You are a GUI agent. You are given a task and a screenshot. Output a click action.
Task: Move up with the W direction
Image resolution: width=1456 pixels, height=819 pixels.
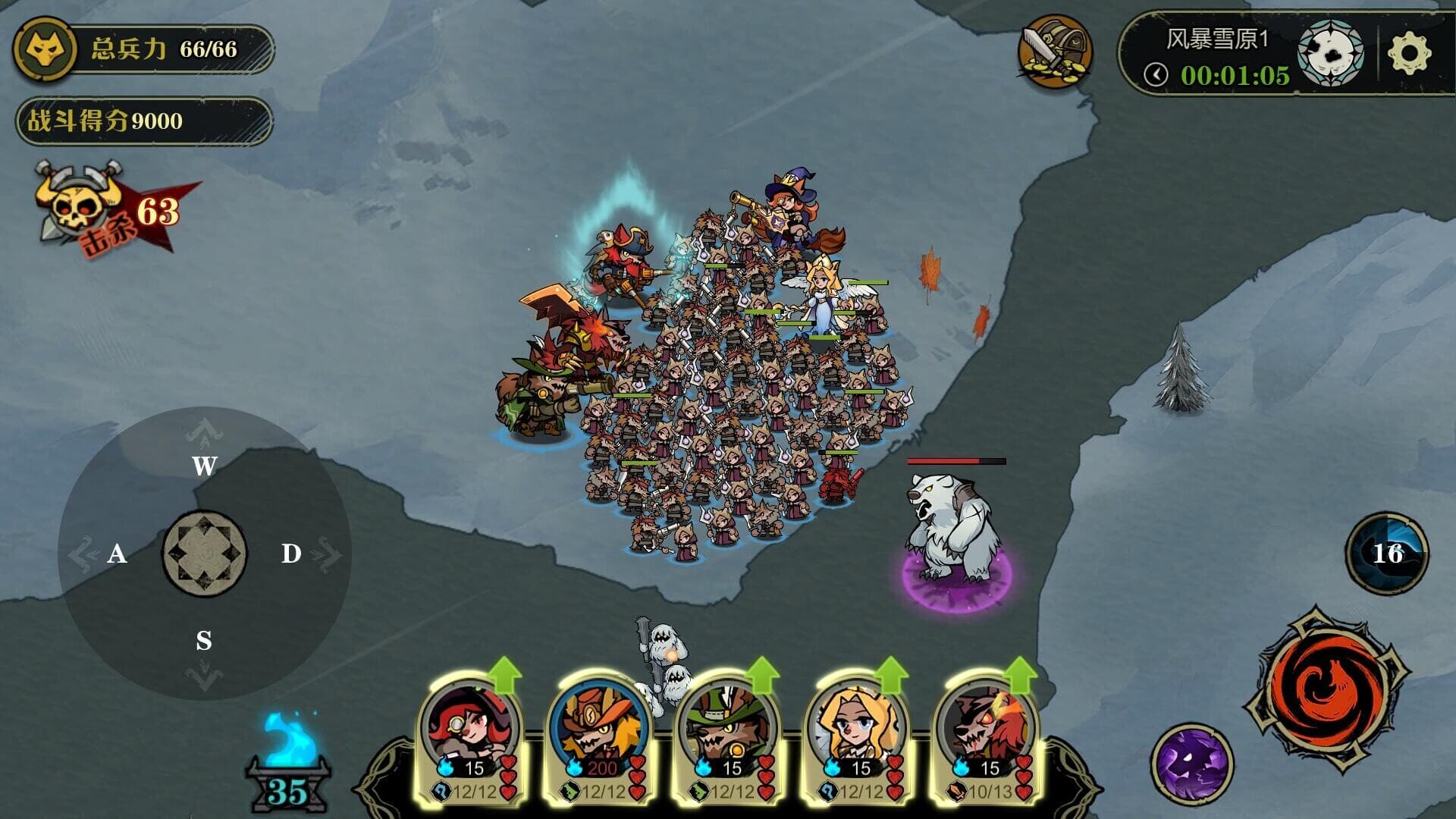[x=204, y=465]
